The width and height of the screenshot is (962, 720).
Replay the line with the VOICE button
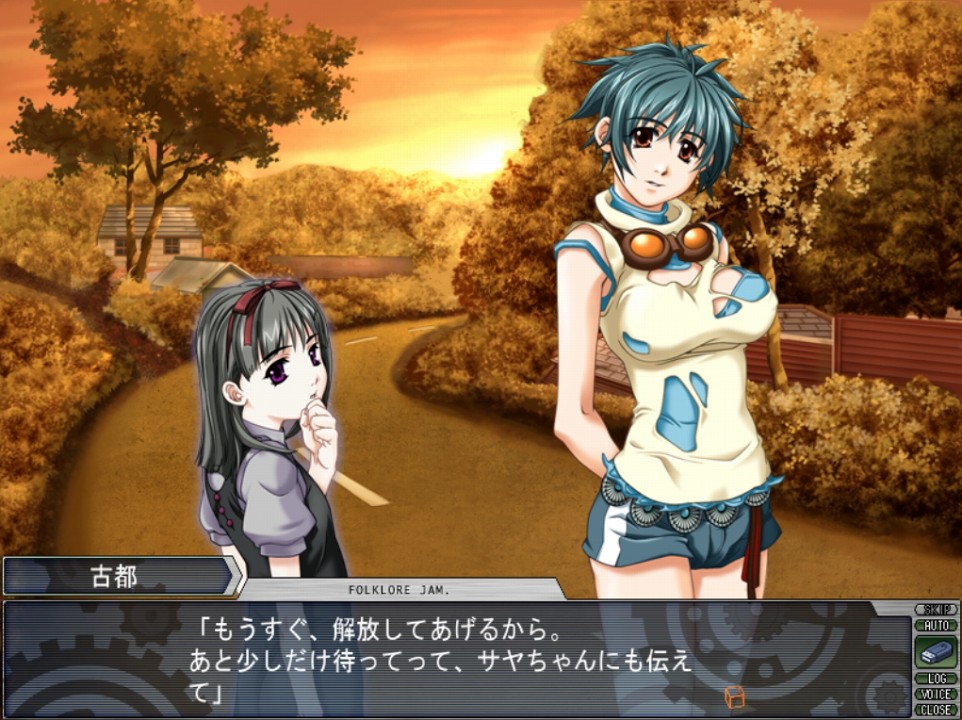point(936,694)
